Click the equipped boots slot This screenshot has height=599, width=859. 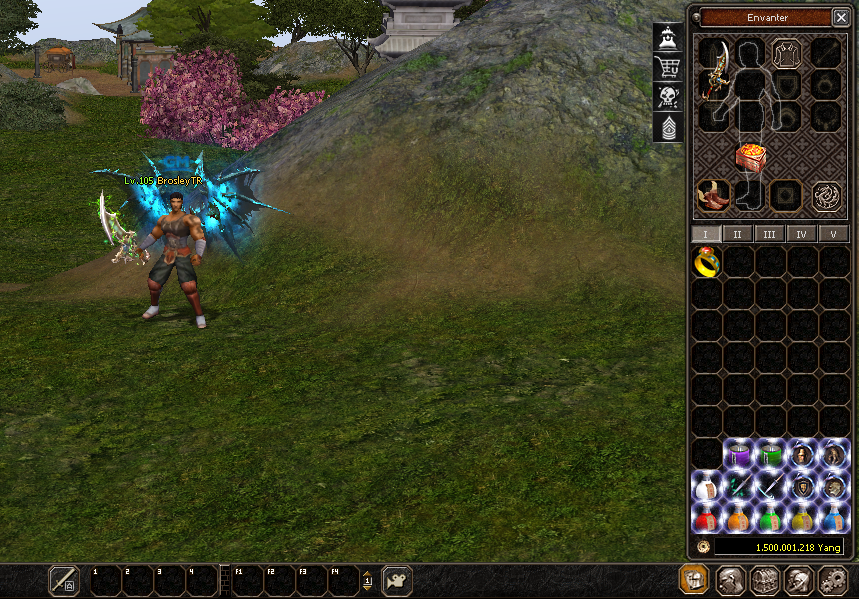[x=713, y=195]
